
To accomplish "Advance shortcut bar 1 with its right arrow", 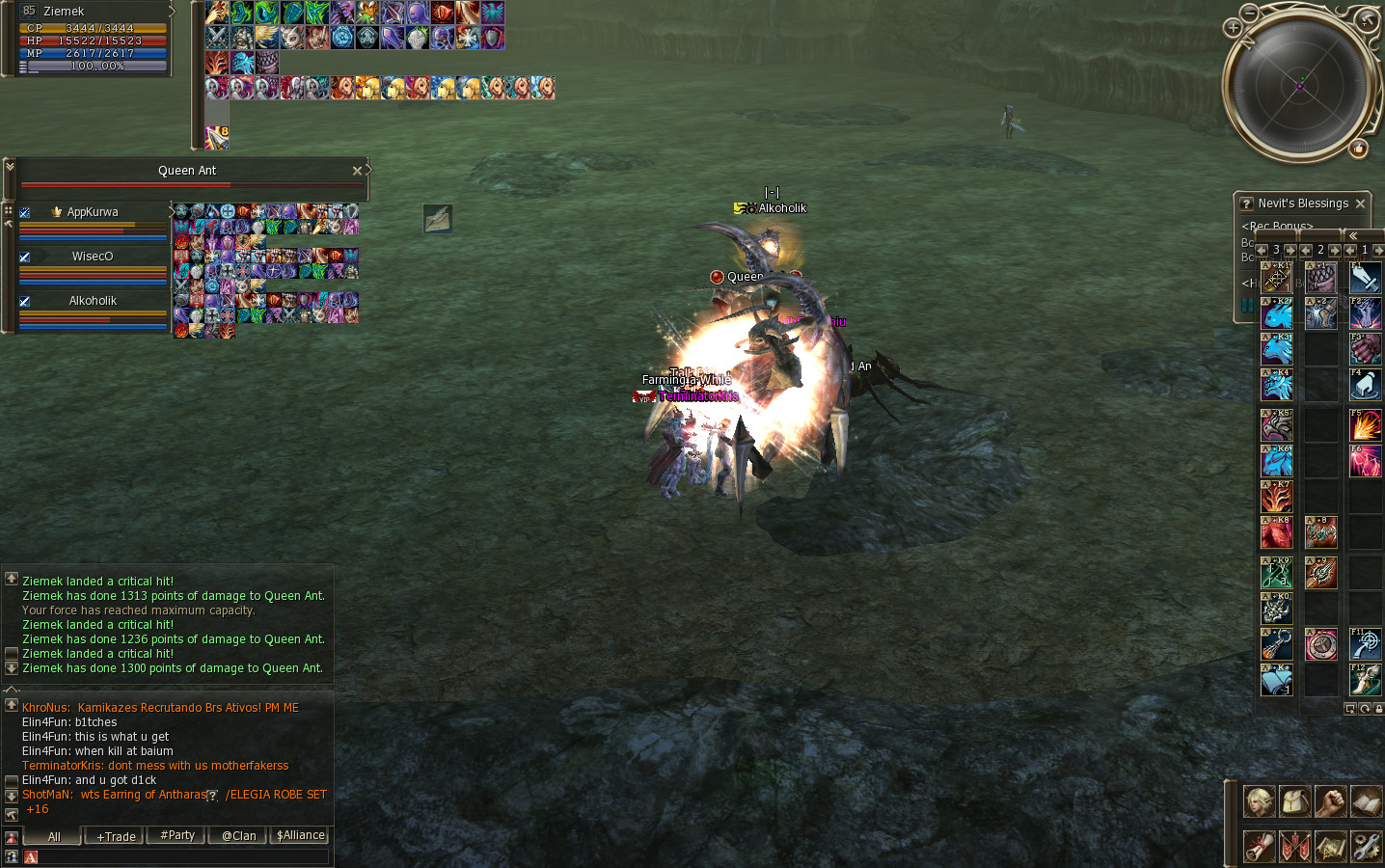I will [1377, 249].
